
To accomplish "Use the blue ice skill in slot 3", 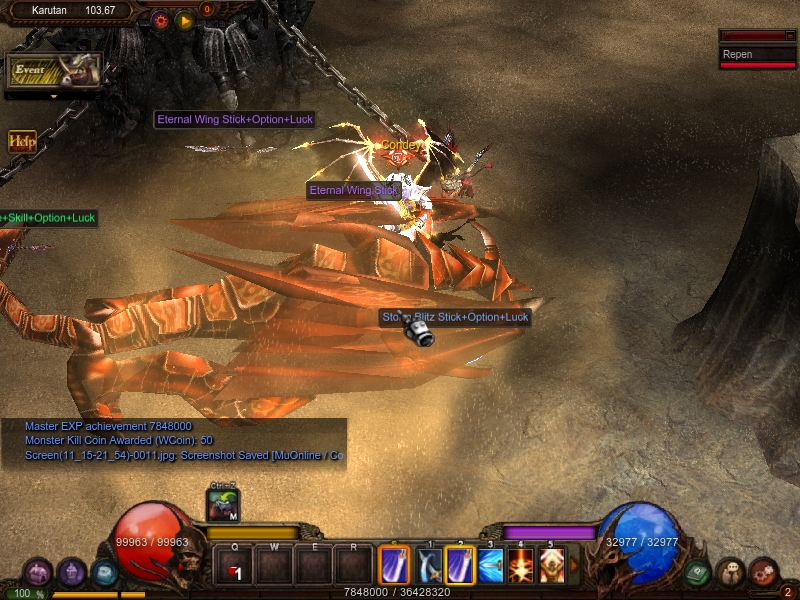I will [491, 565].
